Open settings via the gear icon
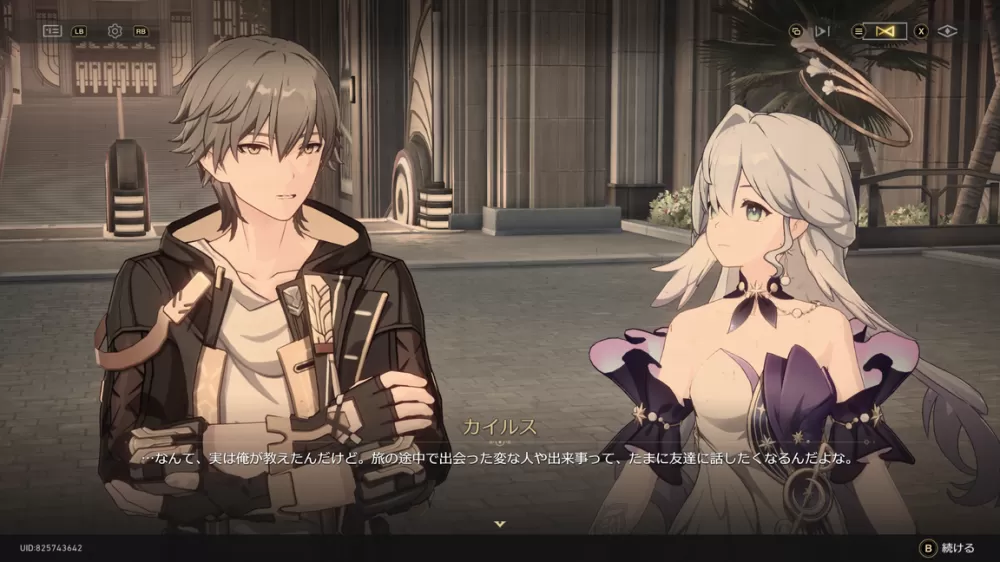This screenshot has height=562, width=1000. pyautogui.click(x=115, y=31)
